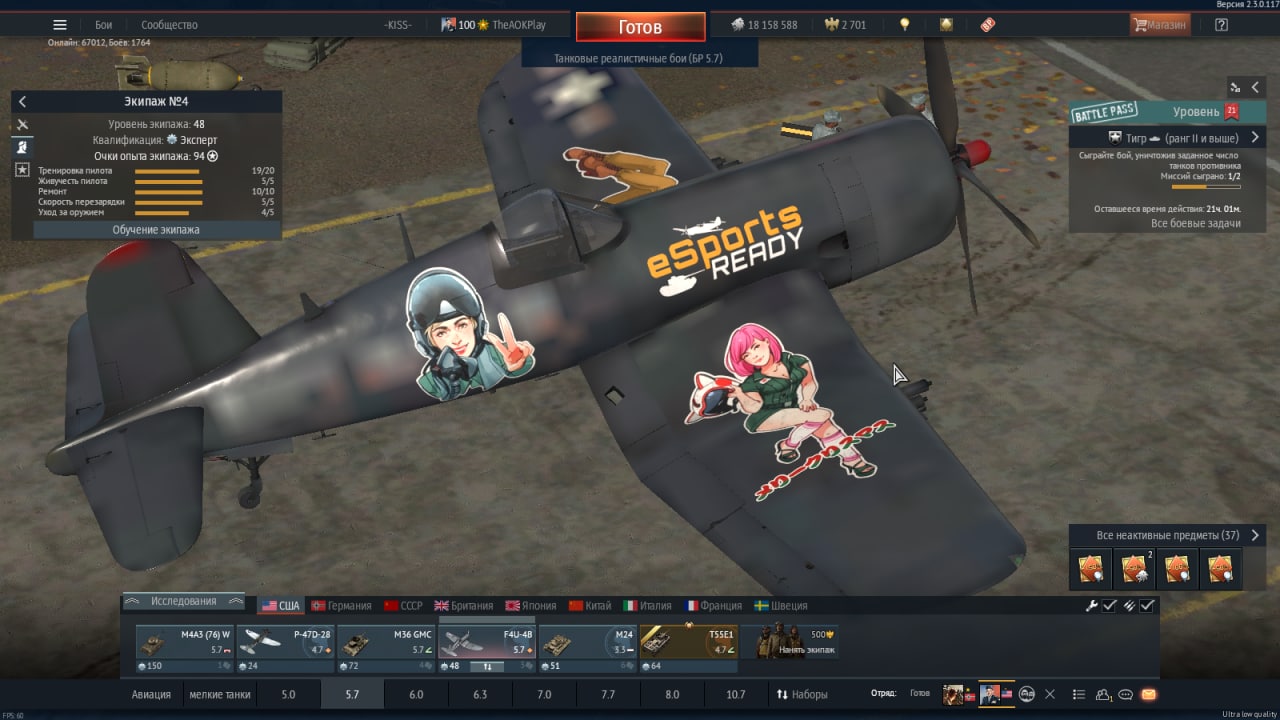
Task: Choose the P-47D-28 aircraft slot
Action: tap(285, 648)
